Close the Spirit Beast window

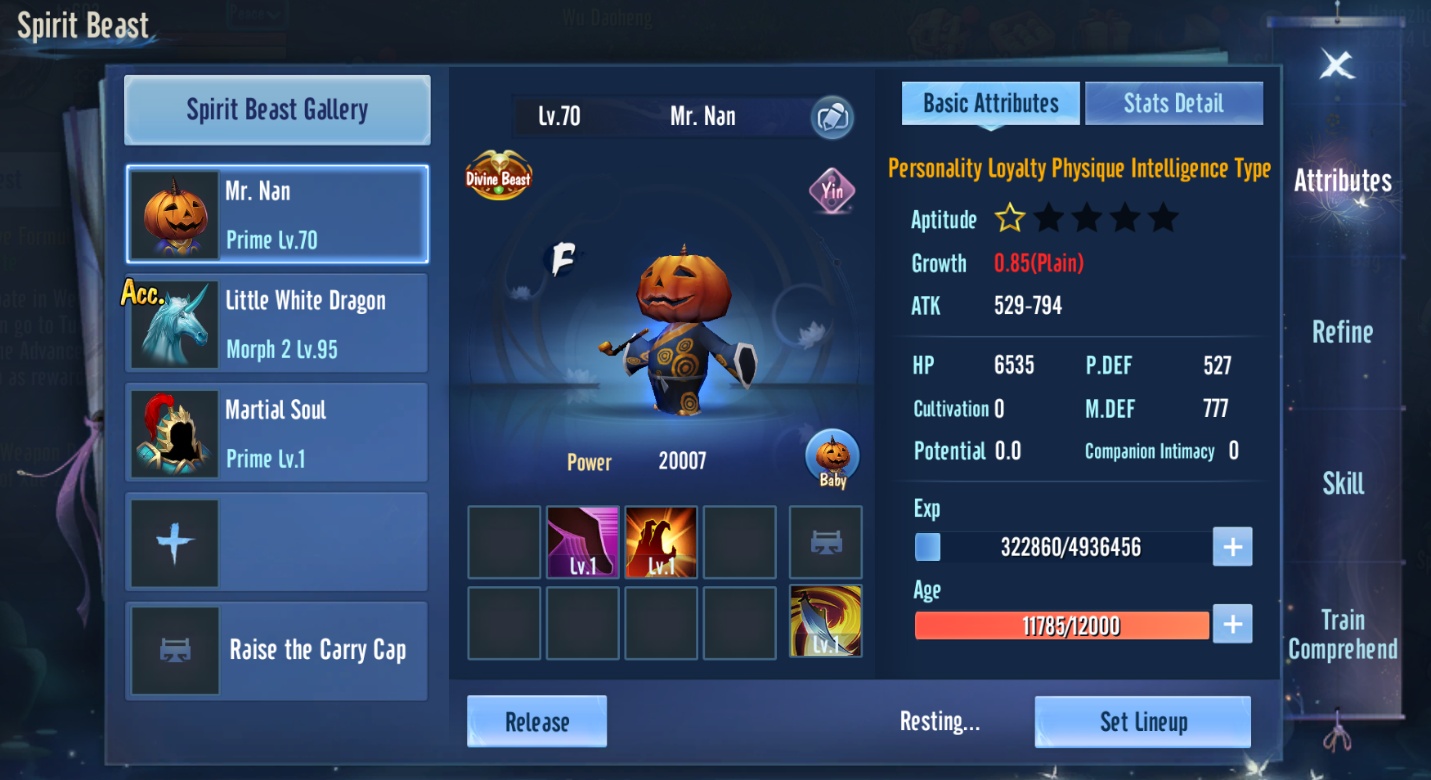coord(1336,66)
